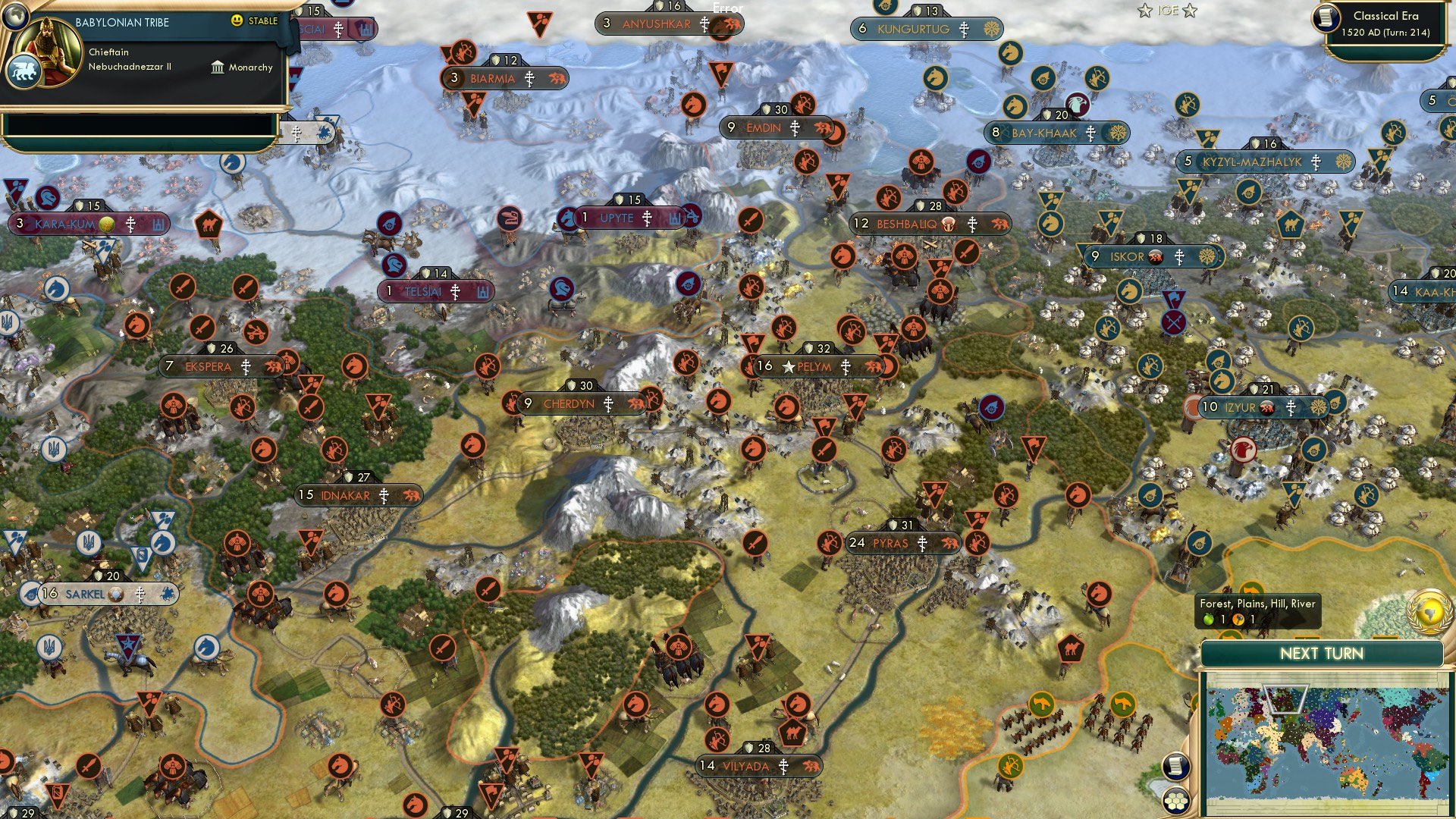Click the bear icon on Beshbaliq's banner
The height and width of the screenshot is (819, 1456).
pos(999,224)
